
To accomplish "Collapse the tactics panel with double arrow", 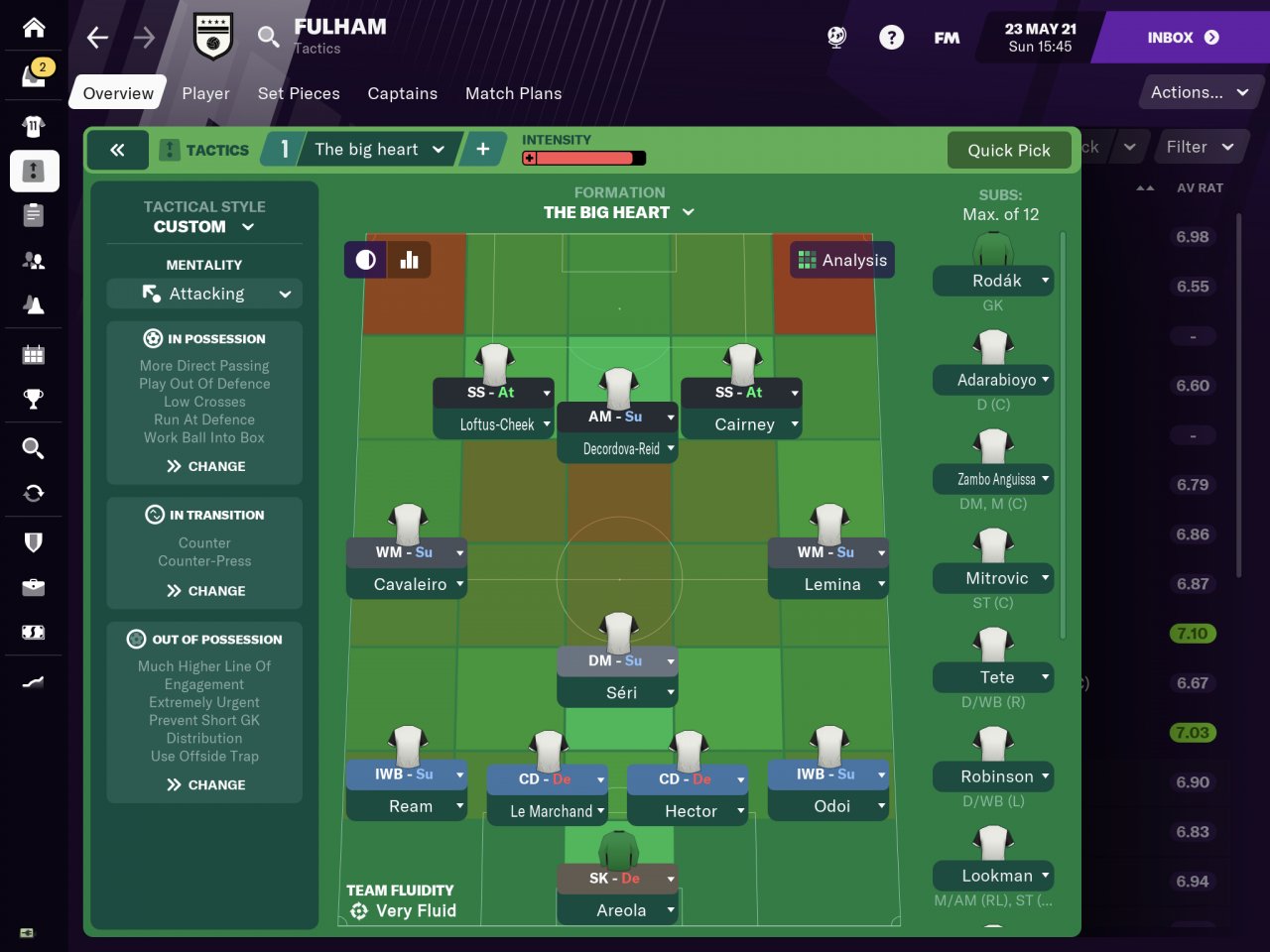I will click(x=117, y=150).
